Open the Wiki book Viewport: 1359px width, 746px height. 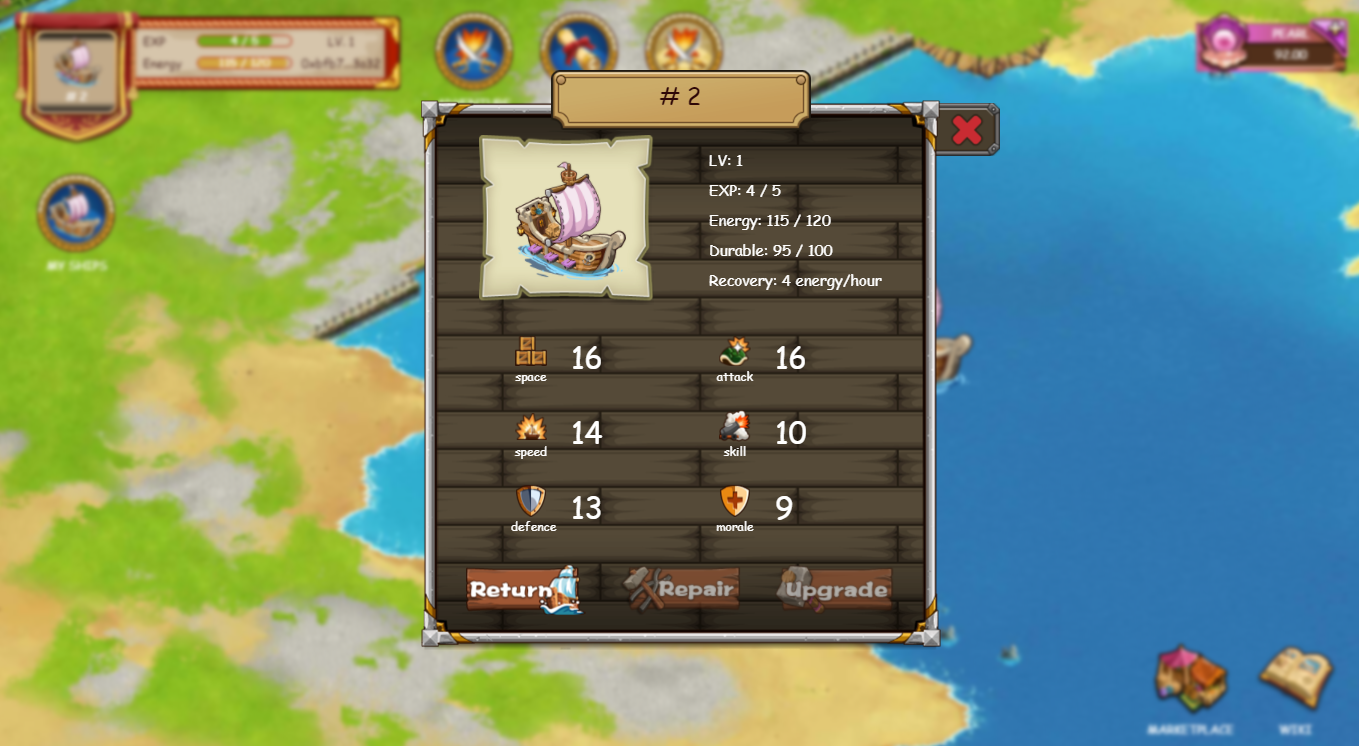(1295, 679)
